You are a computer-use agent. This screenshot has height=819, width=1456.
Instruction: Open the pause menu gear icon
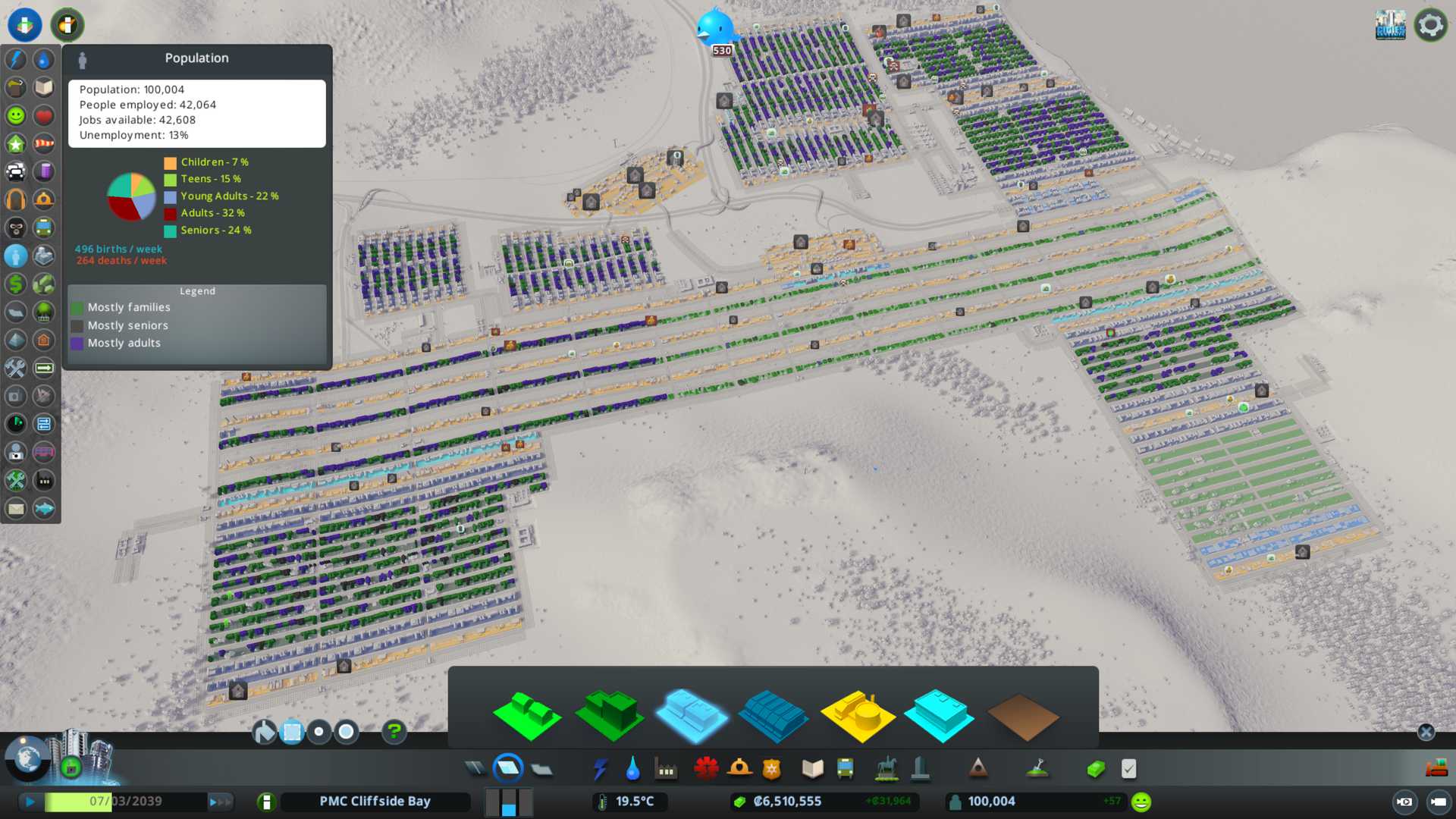click(x=1430, y=25)
